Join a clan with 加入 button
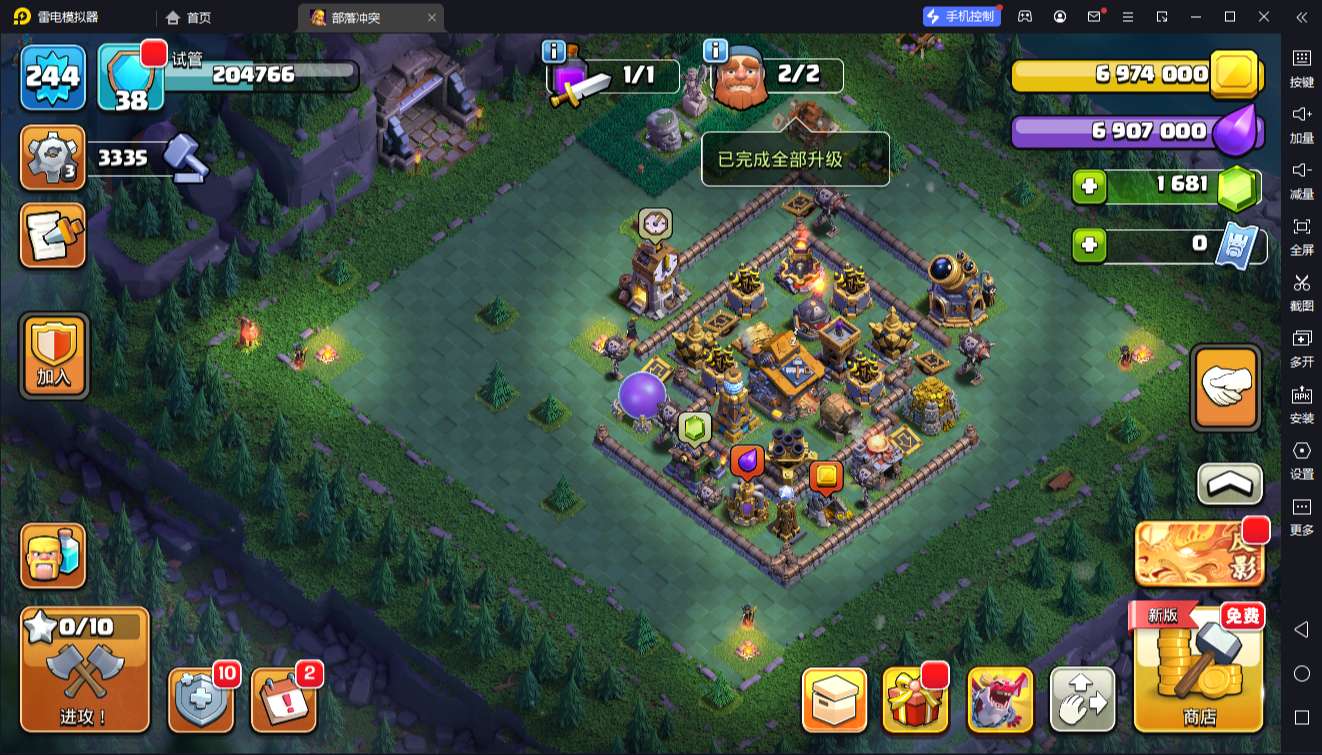This screenshot has height=755, width=1322. [x=54, y=355]
